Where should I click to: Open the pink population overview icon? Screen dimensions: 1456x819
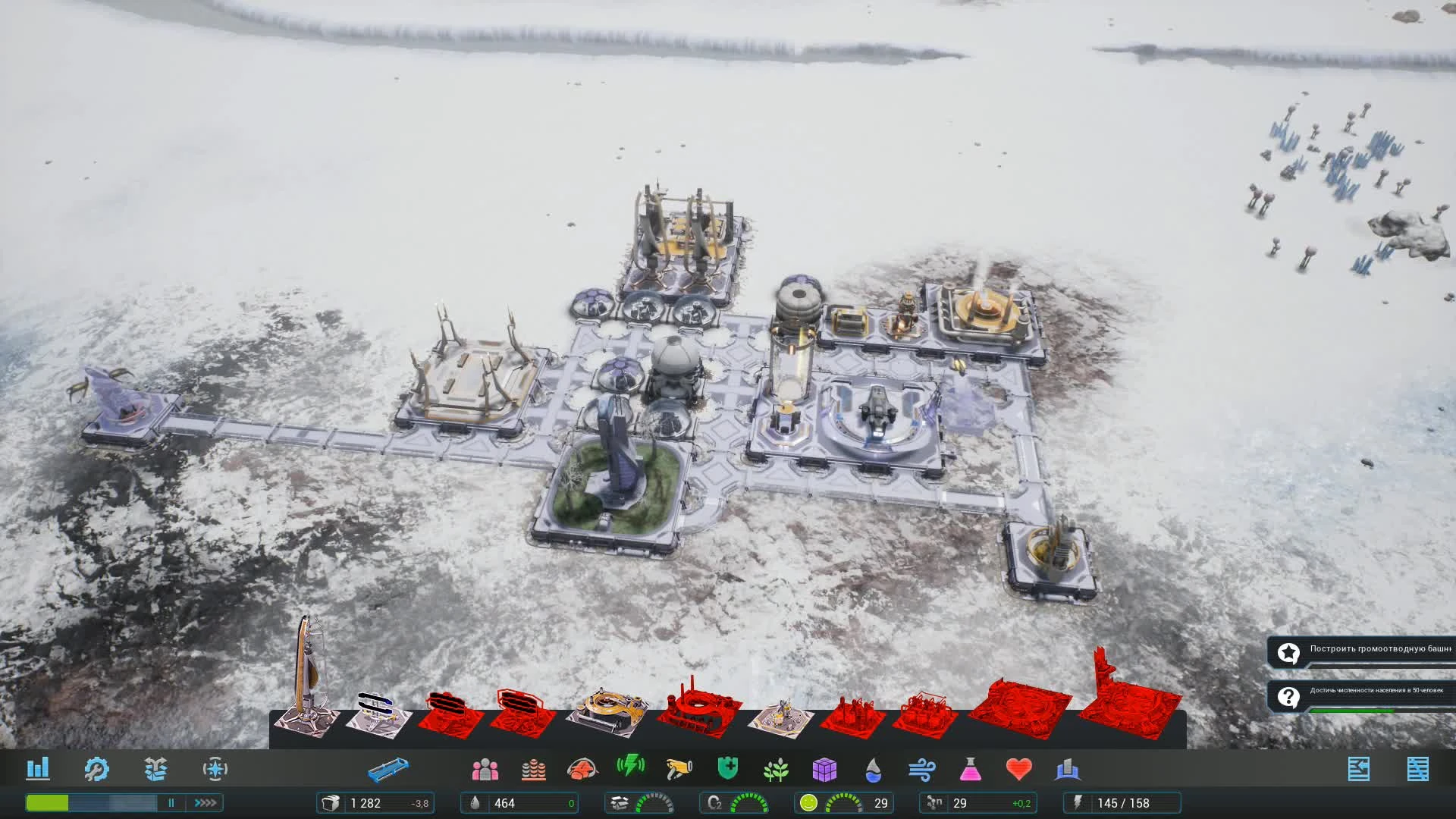(484, 769)
